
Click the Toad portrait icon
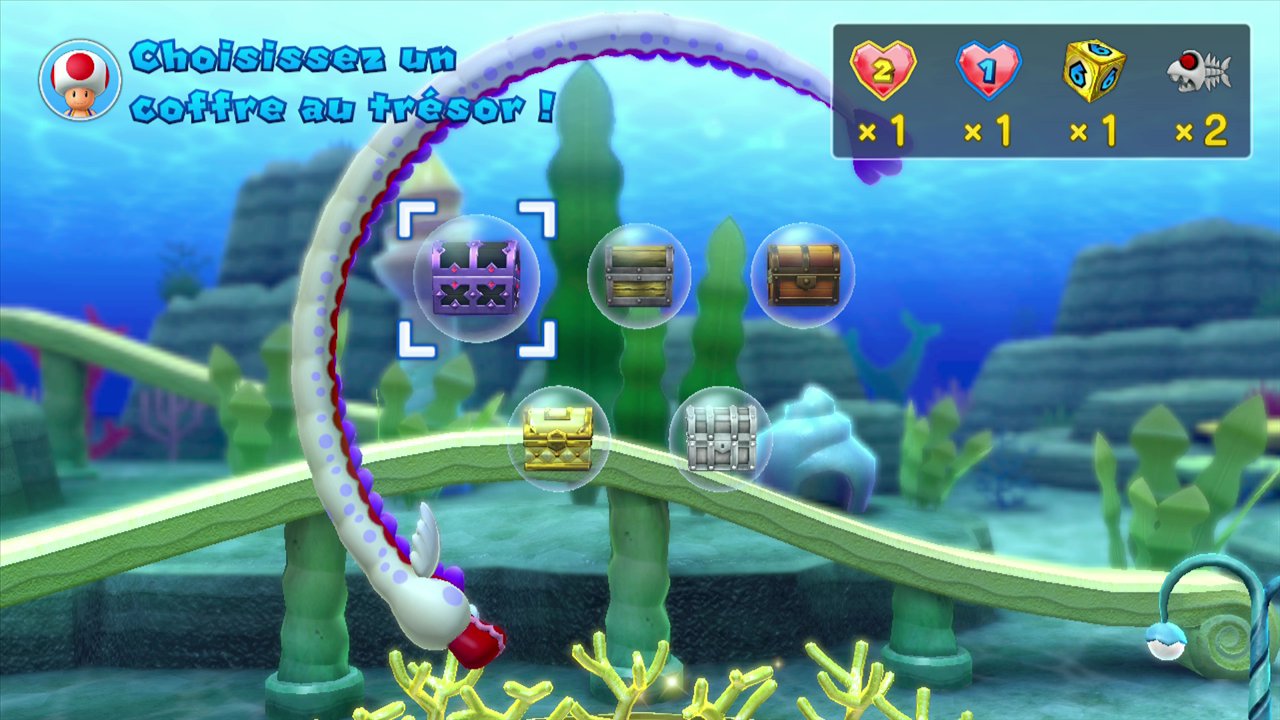(x=80, y=80)
